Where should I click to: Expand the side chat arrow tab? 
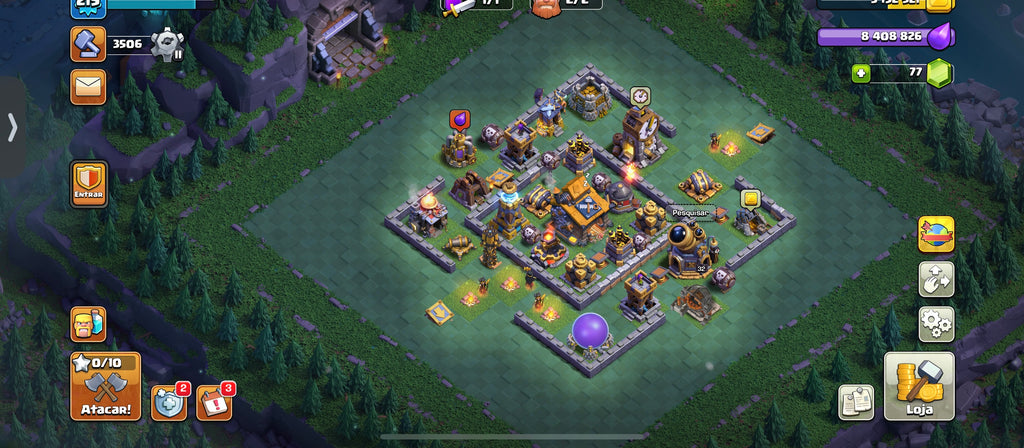(x=12, y=127)
